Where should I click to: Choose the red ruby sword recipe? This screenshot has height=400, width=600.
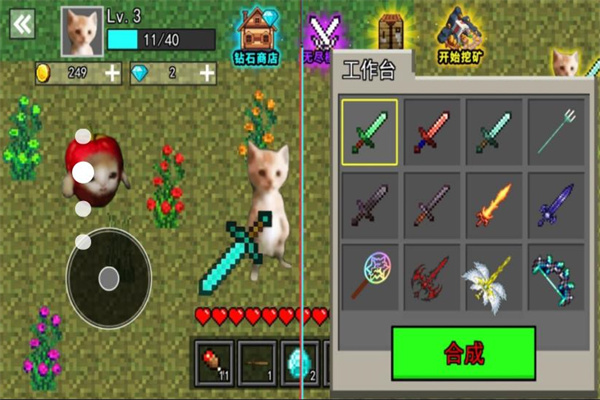[432, 131]
